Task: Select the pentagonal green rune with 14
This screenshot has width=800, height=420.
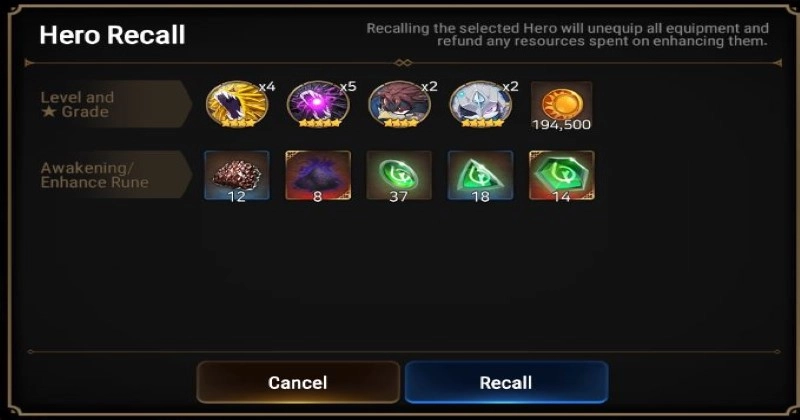Action: click(x=561, y=174)
